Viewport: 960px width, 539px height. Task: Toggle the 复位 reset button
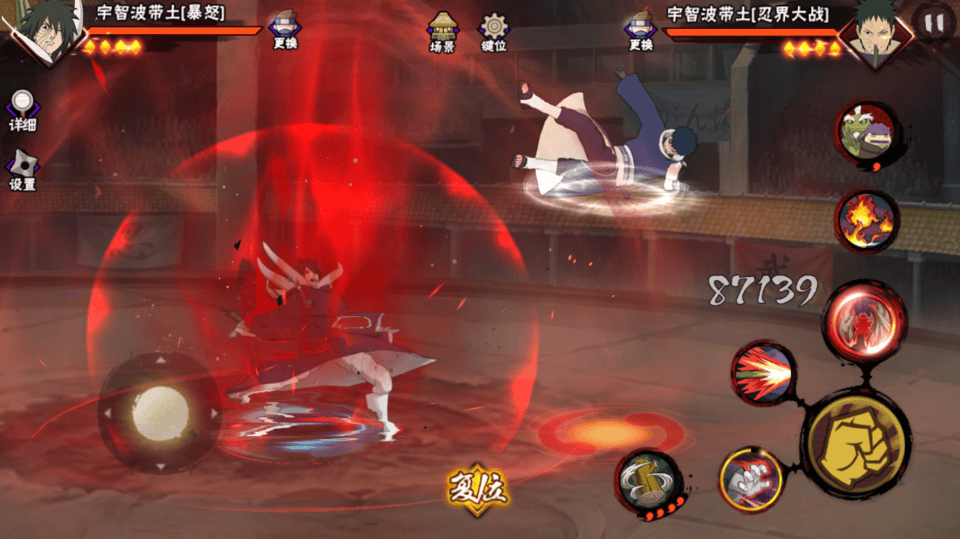(478, 490)
